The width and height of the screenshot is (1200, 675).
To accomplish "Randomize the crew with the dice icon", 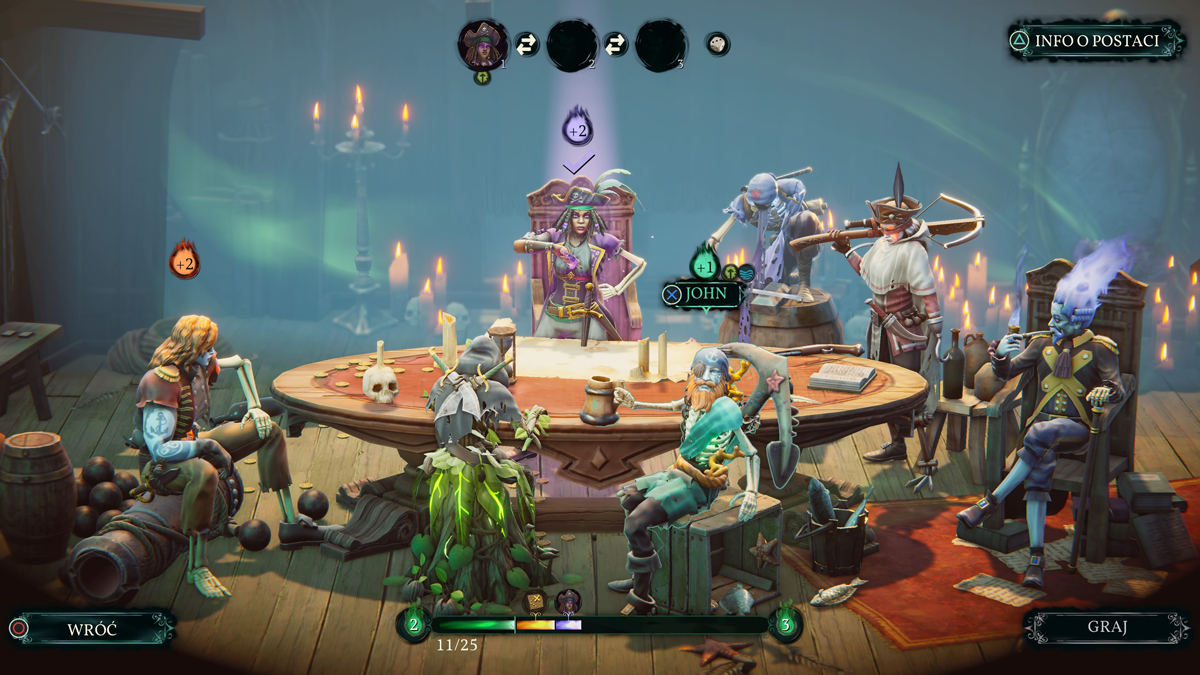I will (717, 44).
